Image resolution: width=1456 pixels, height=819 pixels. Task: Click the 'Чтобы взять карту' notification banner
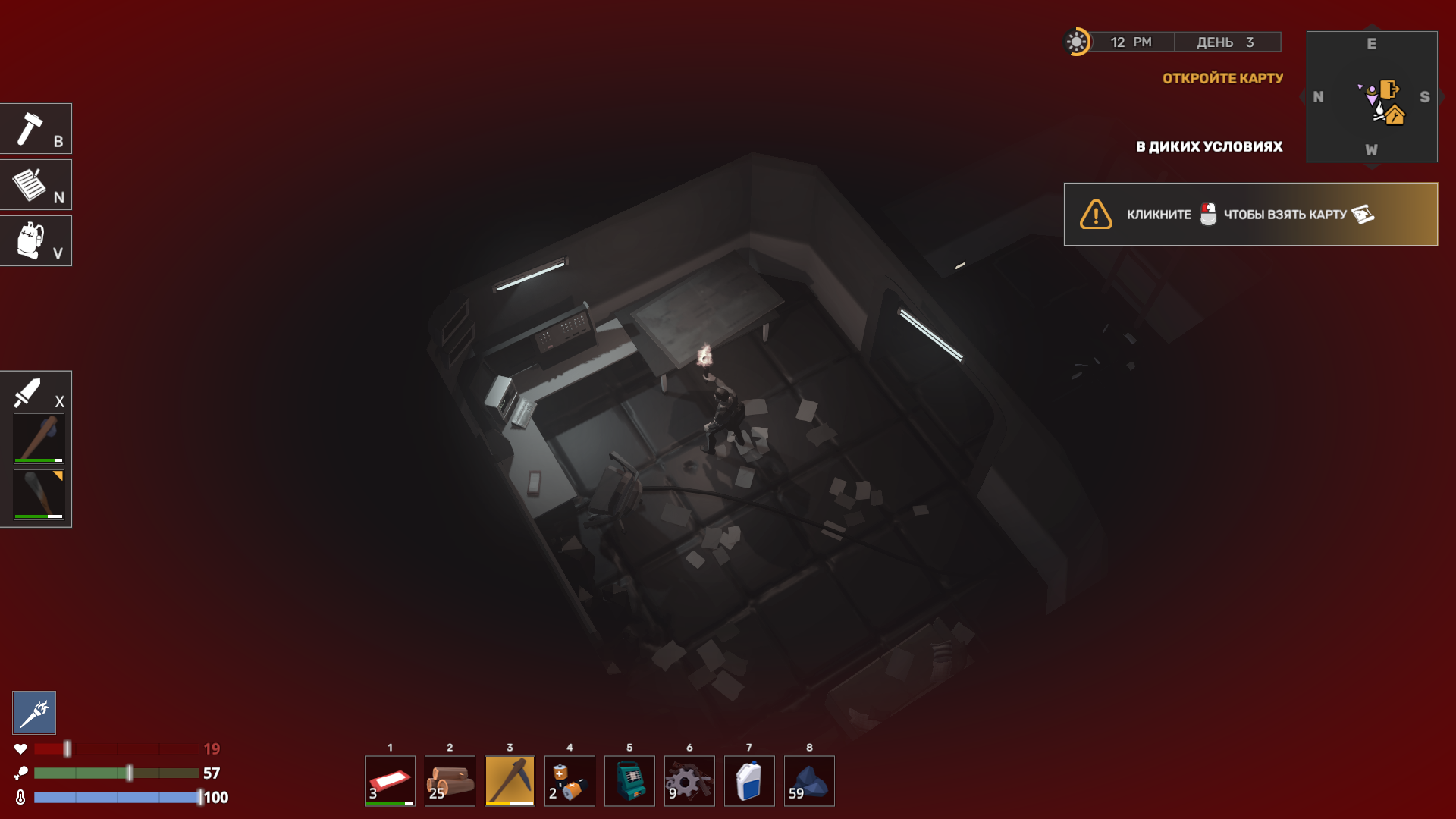1250,215
